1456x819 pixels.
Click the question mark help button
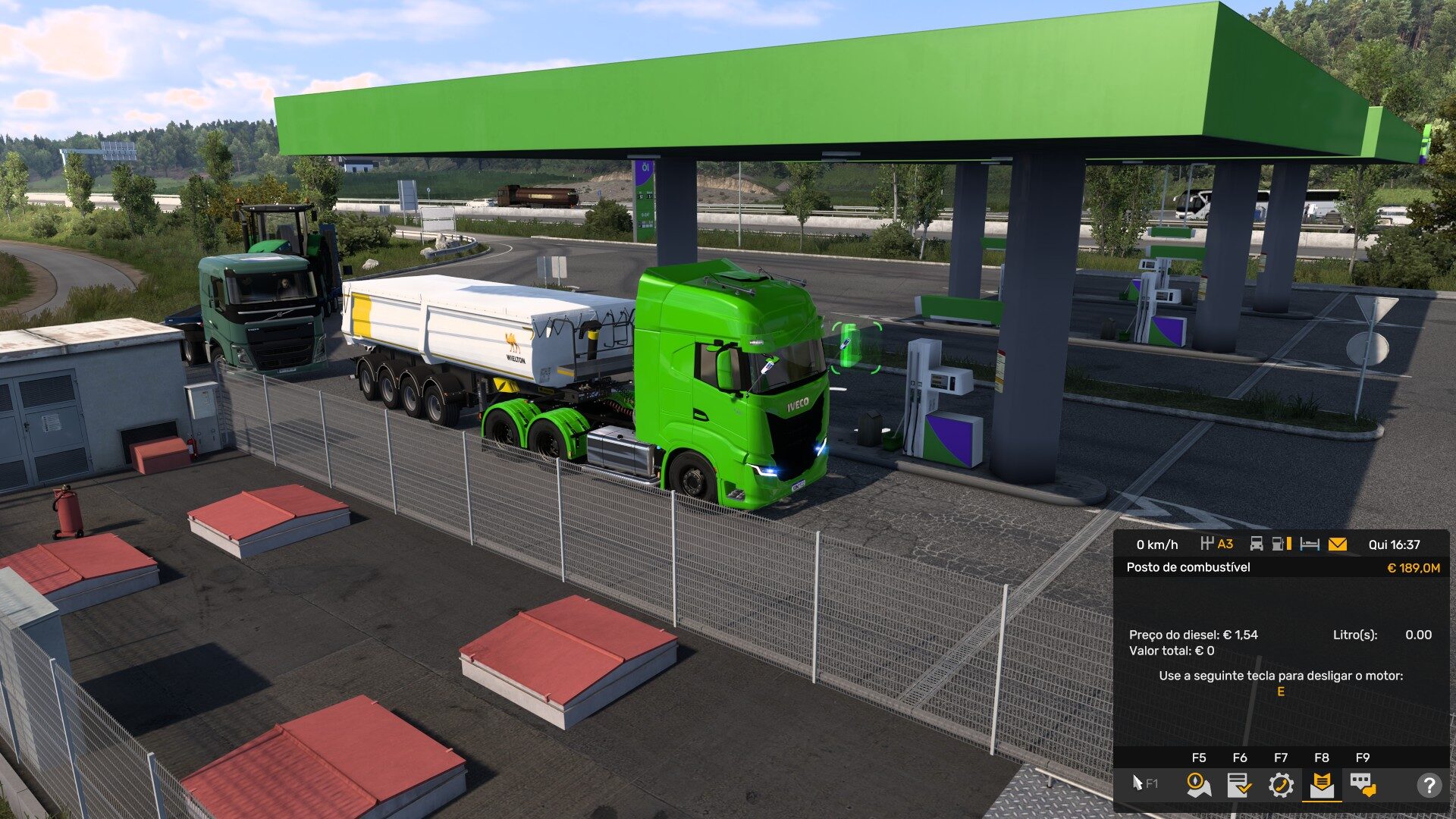click(1429, 785)
